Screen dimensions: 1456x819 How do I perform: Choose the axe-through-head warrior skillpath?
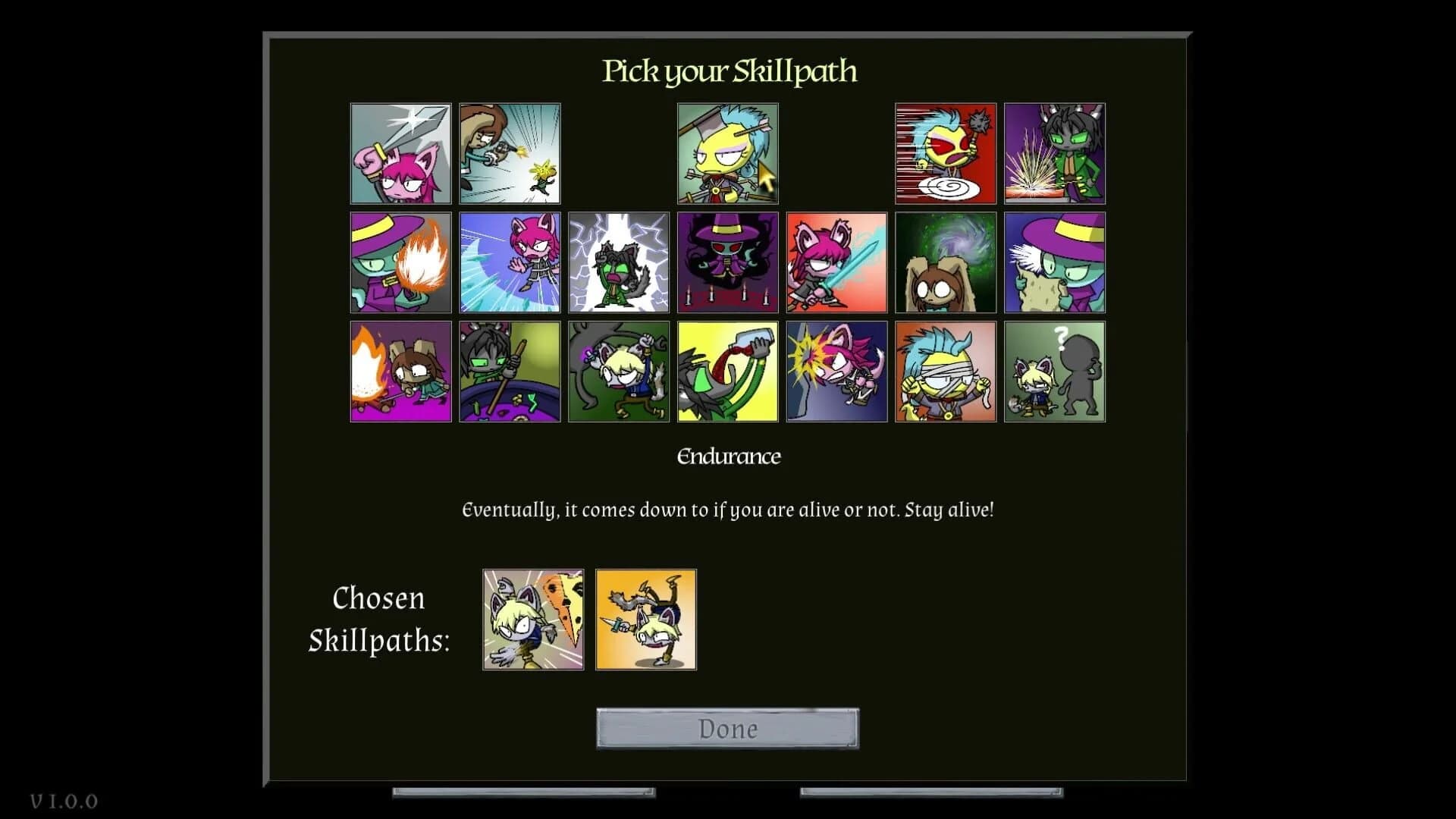[x=729, y=153]
